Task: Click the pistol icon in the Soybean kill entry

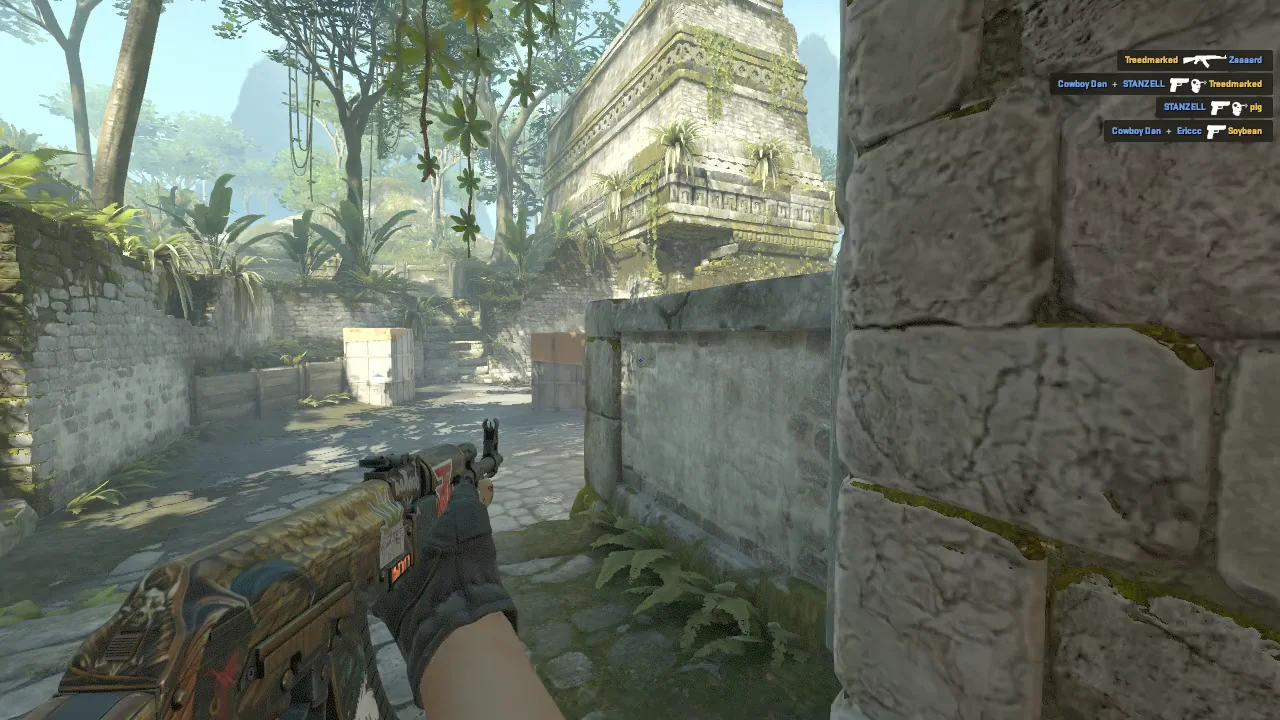Action: click(1214, 131)
